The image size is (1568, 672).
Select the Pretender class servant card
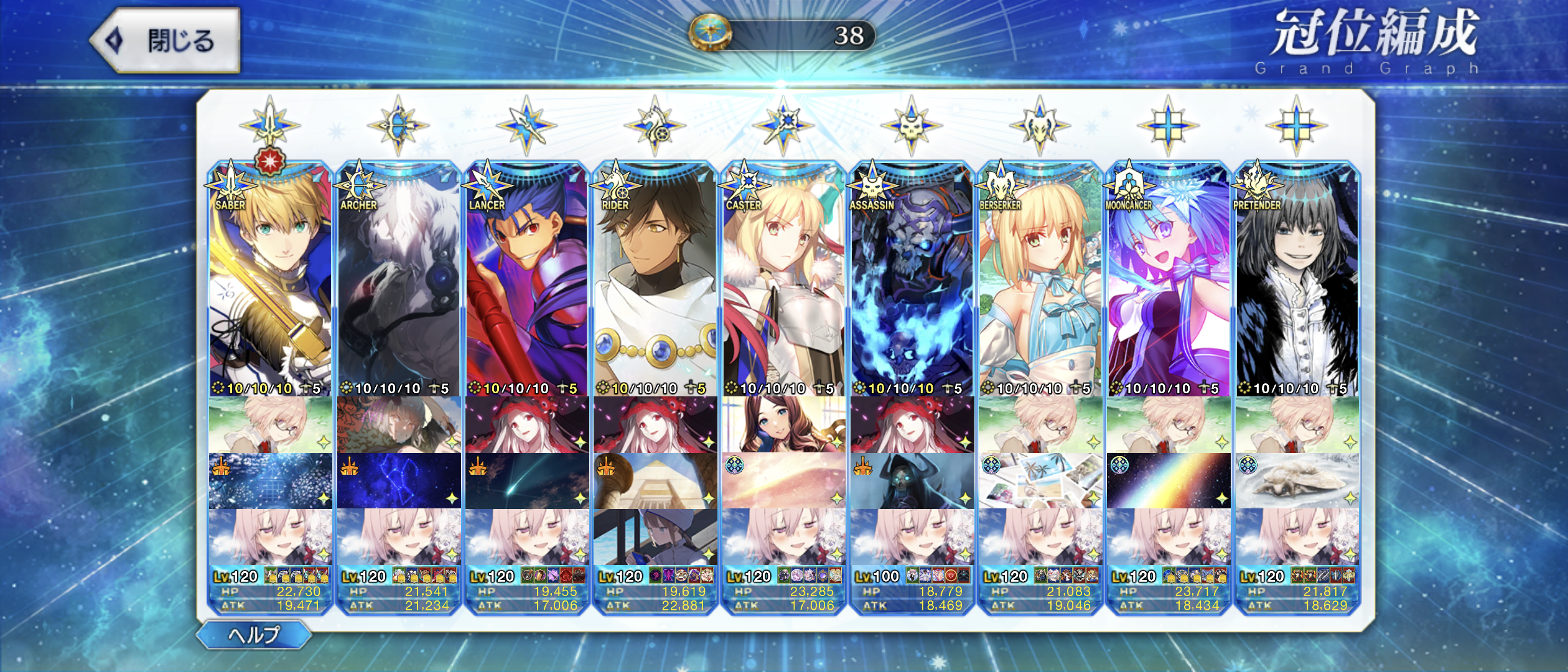click(1297, 280)
